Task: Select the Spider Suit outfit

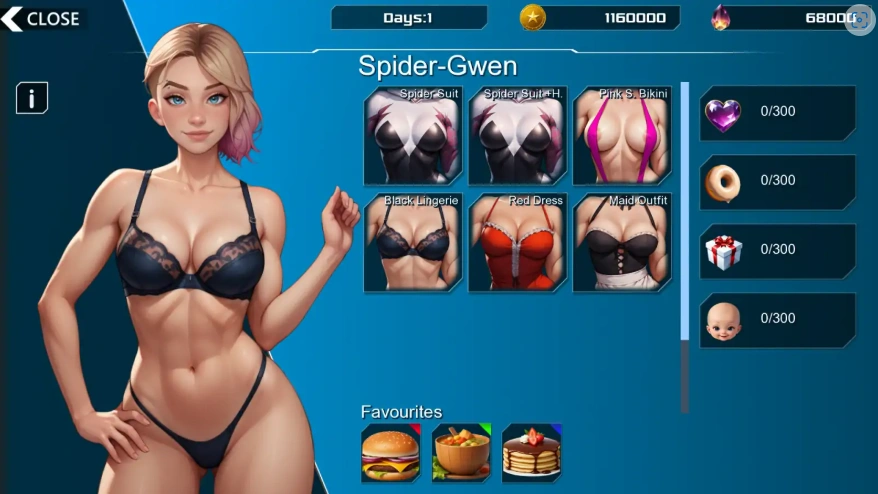Action: coord(412,135)
